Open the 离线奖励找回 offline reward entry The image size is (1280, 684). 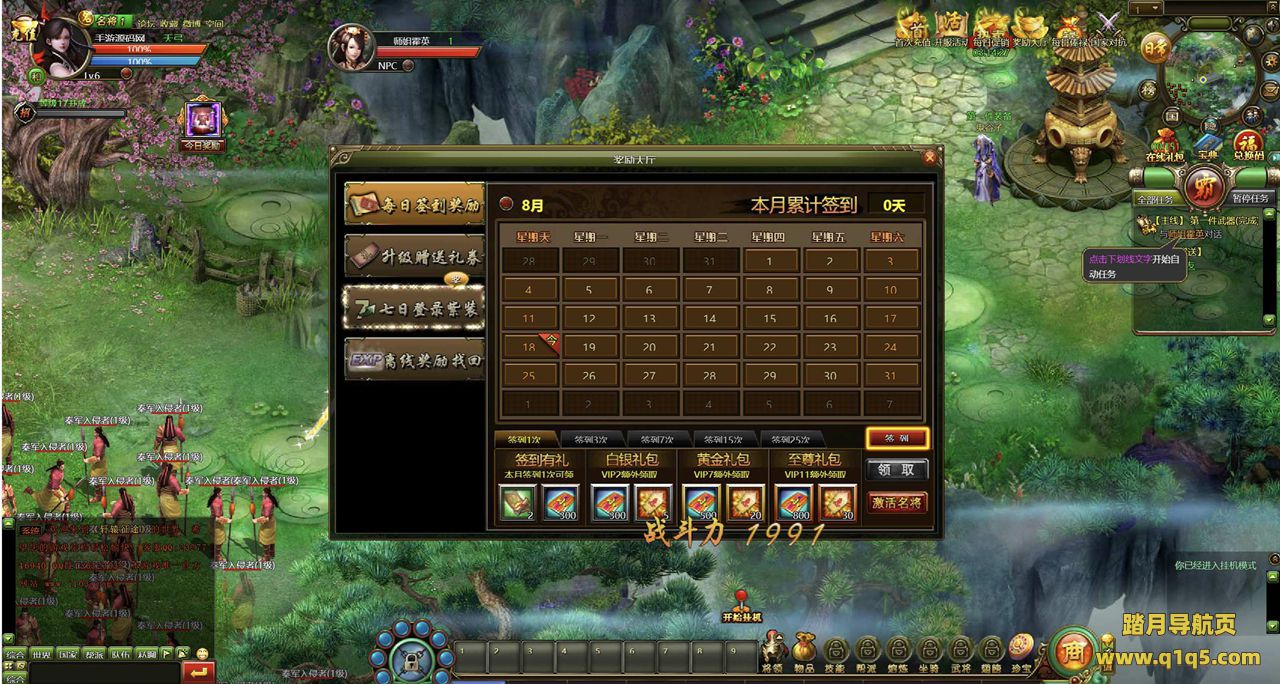[414, 360]
